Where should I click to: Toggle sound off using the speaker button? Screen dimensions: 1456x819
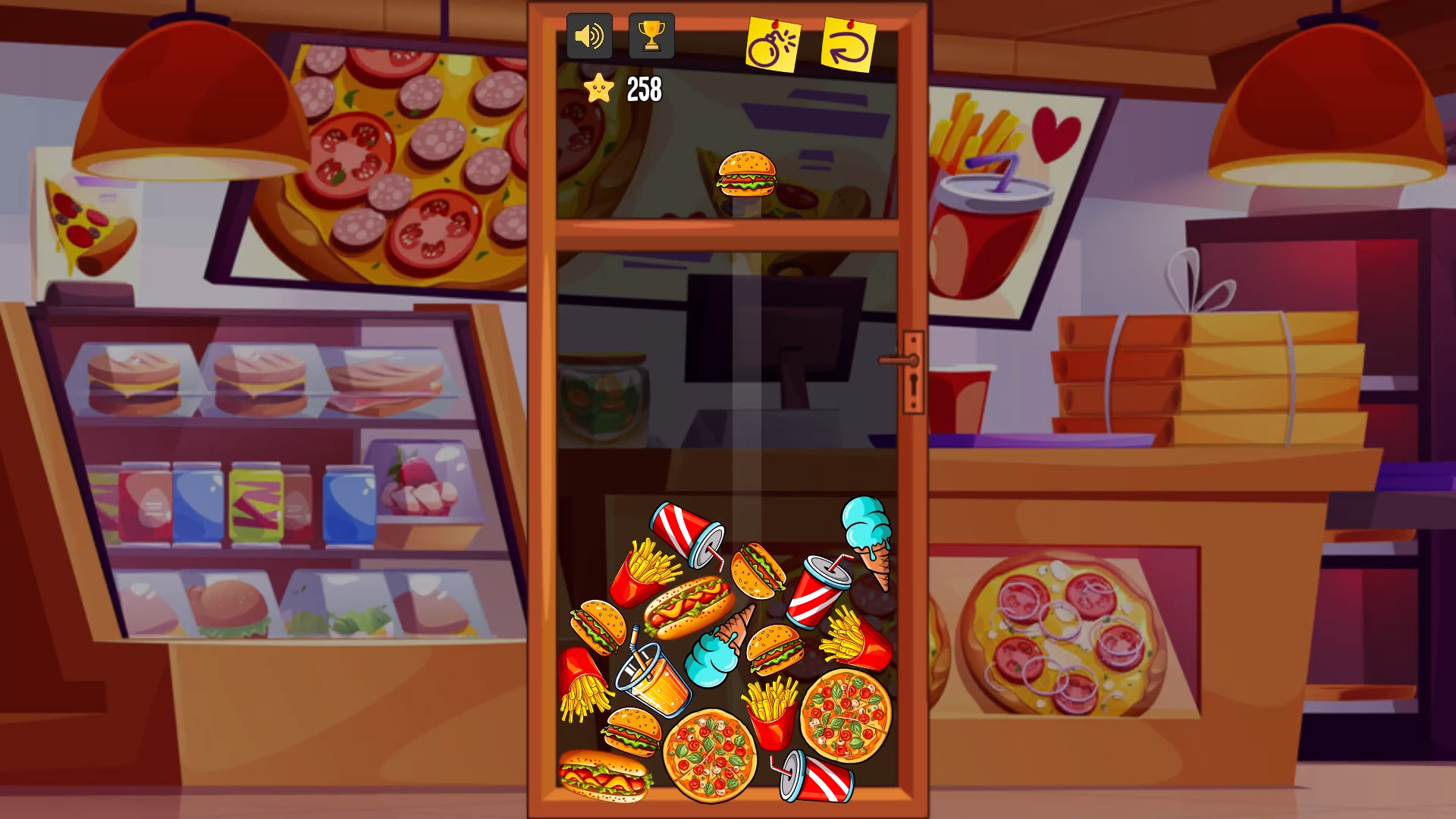[x=591, y=35]
